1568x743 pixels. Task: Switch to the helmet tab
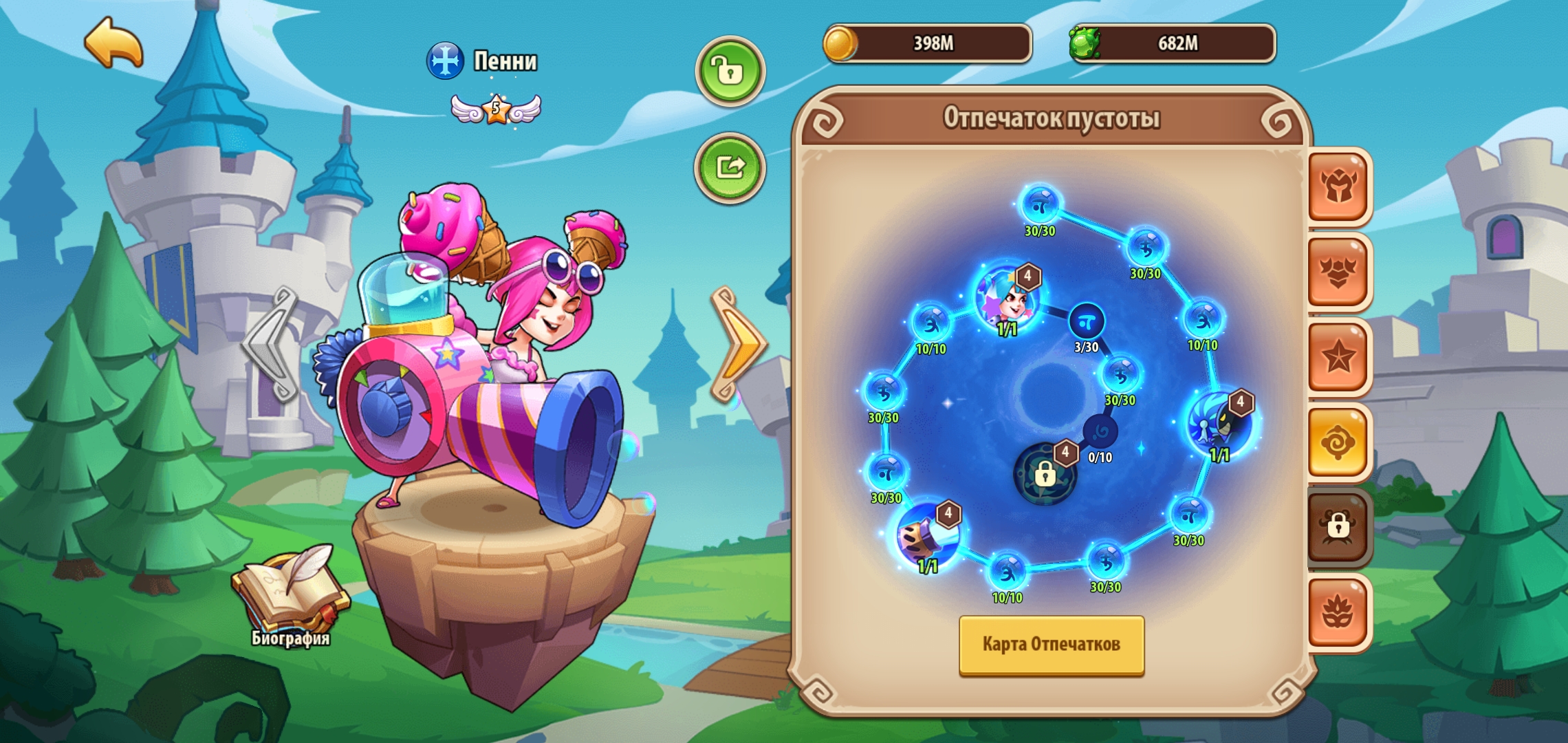[1338, 186]
